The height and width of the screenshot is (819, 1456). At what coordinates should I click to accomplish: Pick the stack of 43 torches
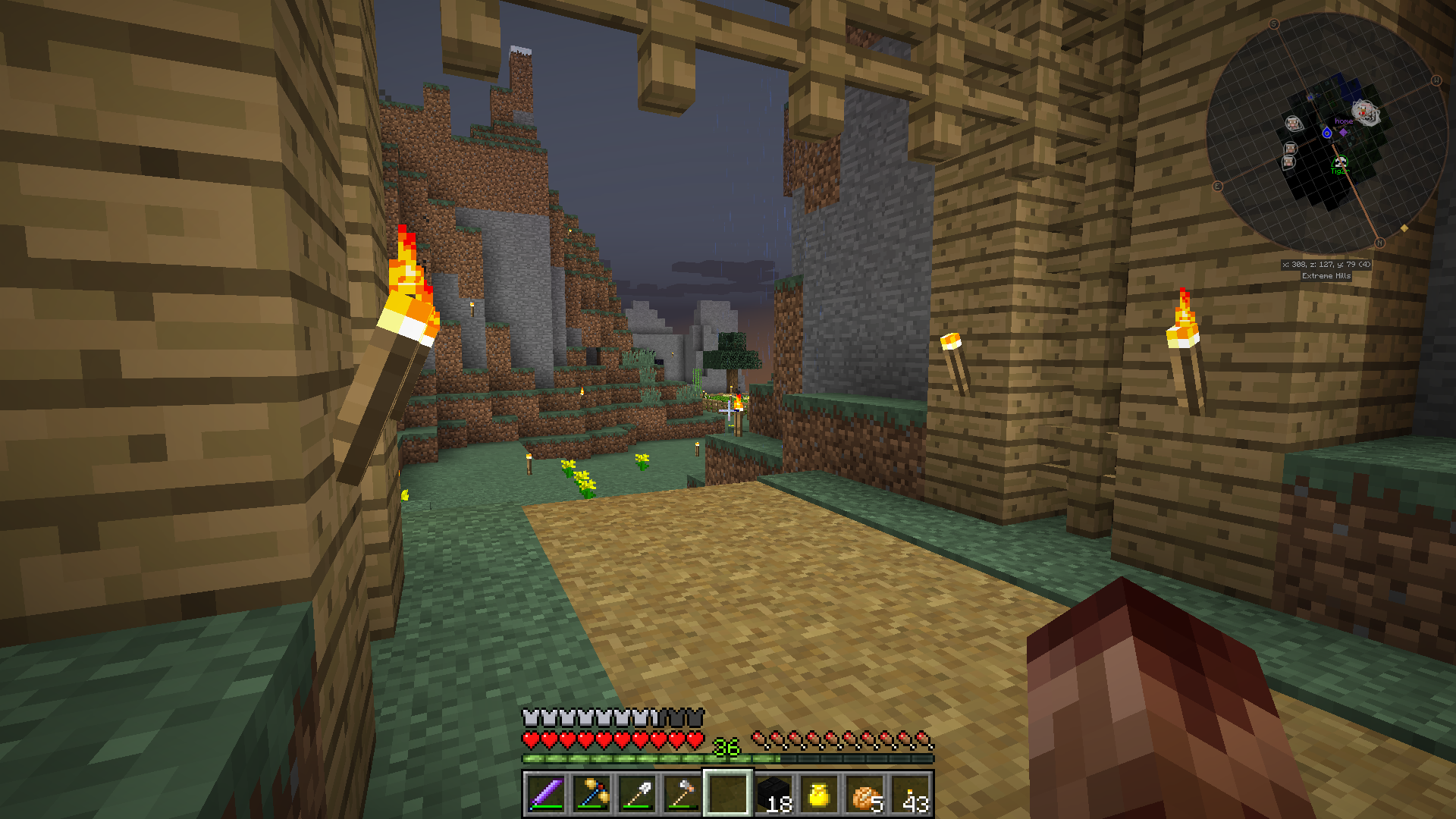[911, 794]
